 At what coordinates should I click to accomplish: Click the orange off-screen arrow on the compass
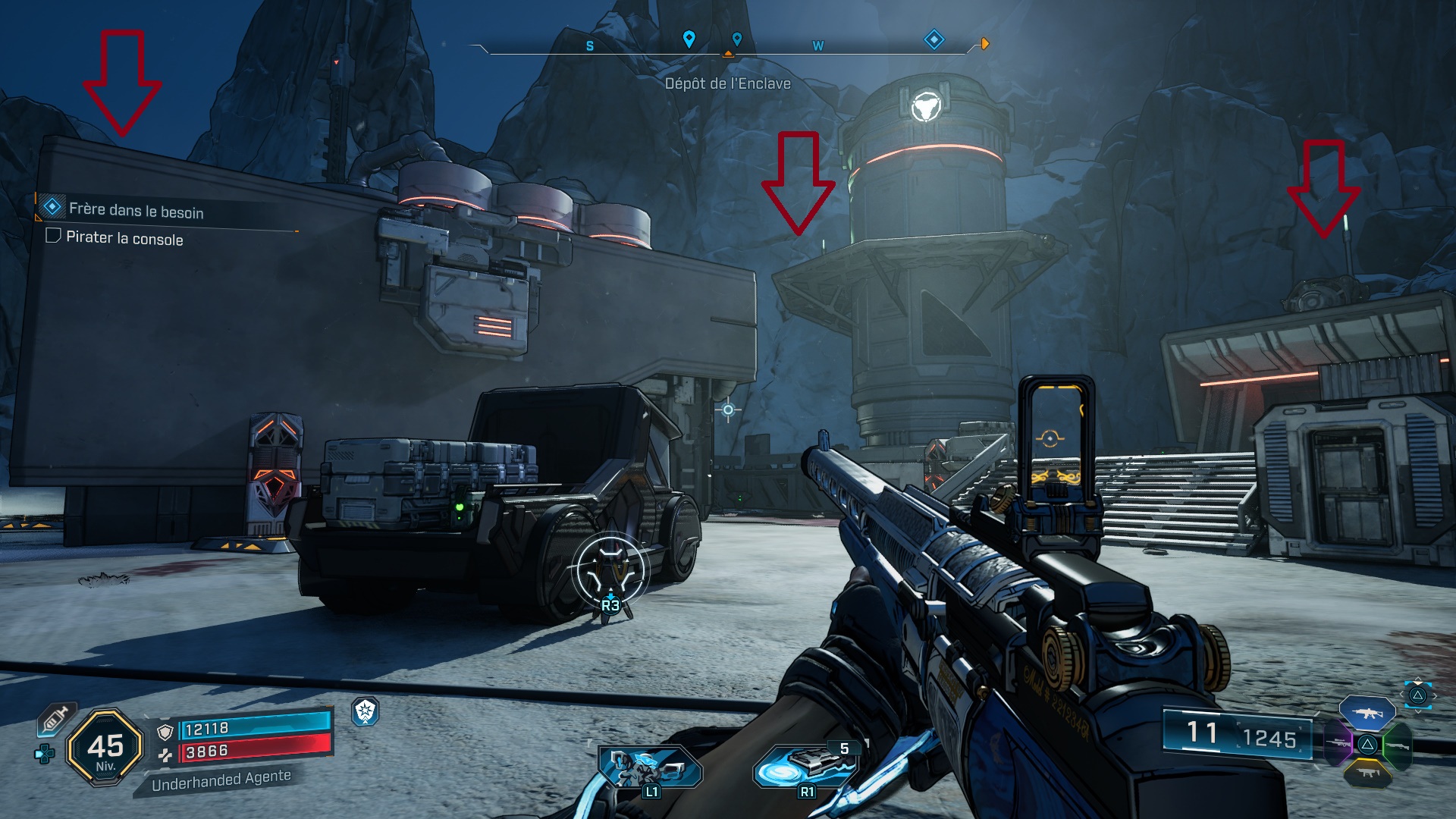[x=984, y=44]
